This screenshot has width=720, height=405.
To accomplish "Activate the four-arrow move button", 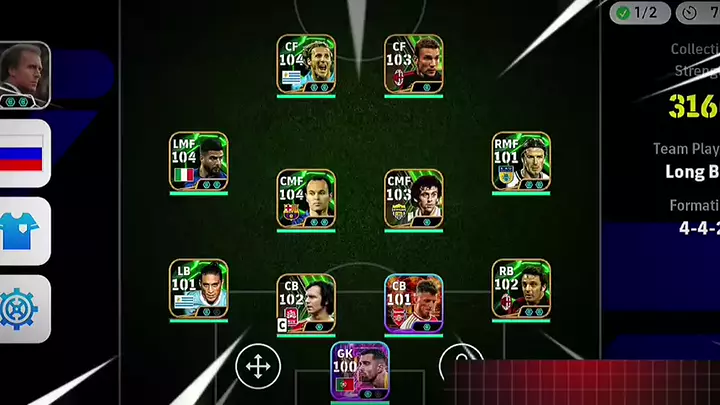I will point(257,367).
